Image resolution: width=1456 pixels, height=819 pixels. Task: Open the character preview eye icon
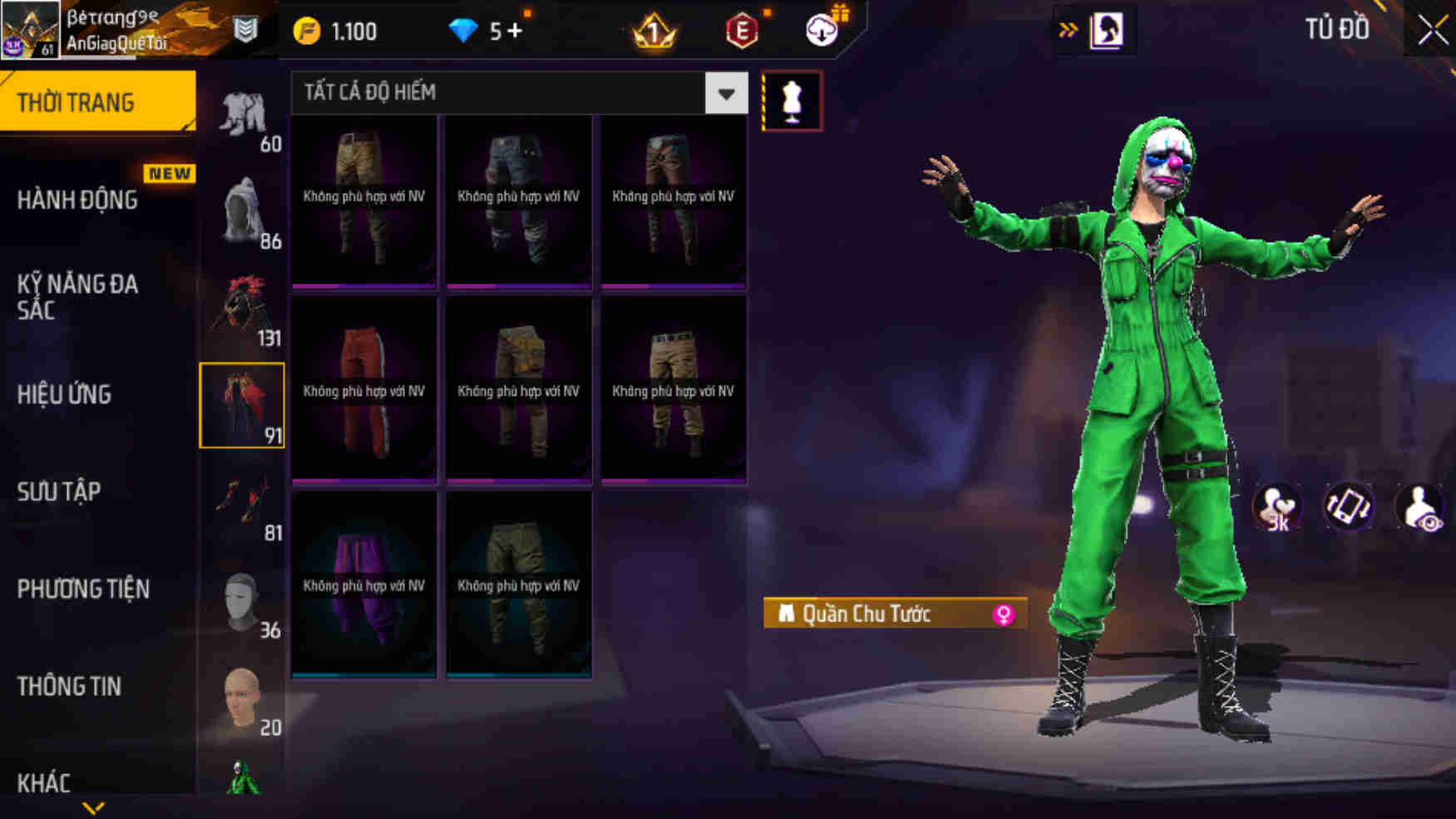[x=1419, y=507]
